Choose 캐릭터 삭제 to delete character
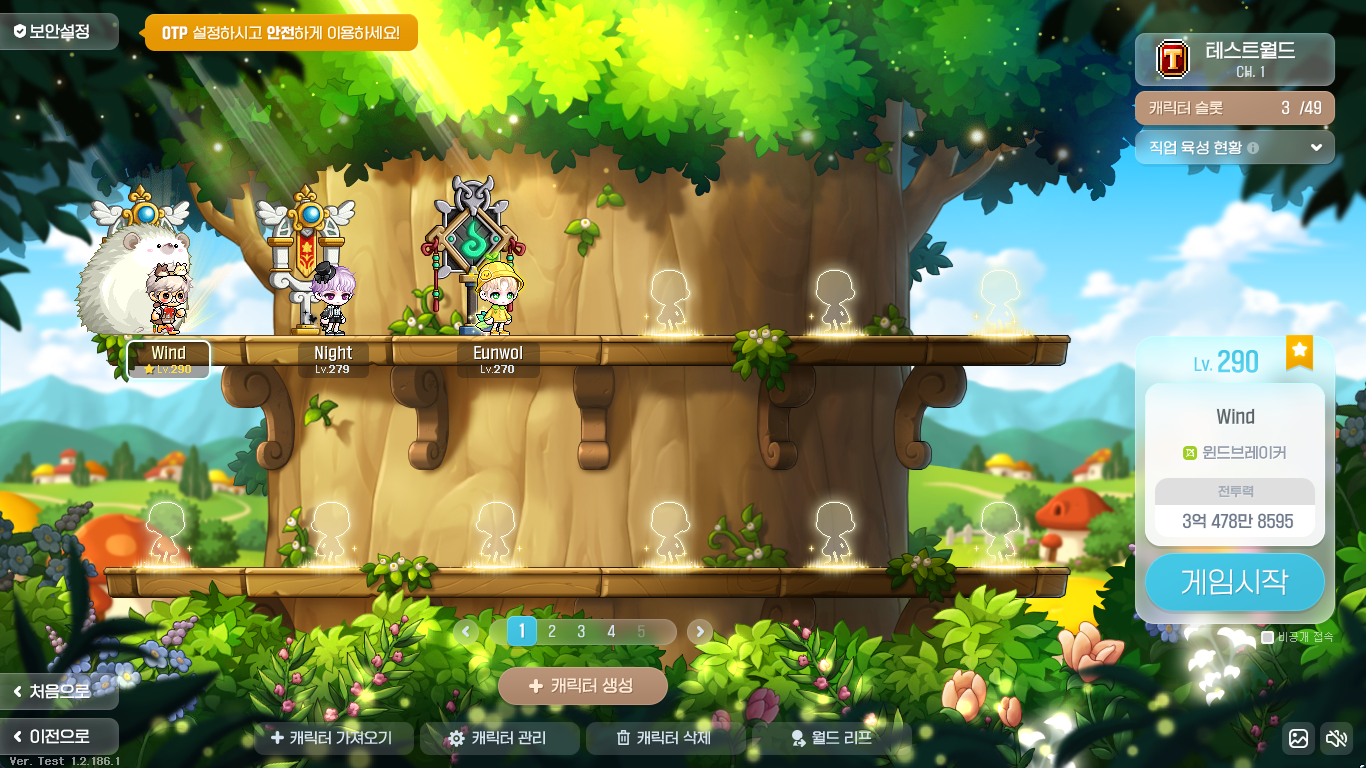Screen dimensions: 1366x768 [x=664, y=738]
